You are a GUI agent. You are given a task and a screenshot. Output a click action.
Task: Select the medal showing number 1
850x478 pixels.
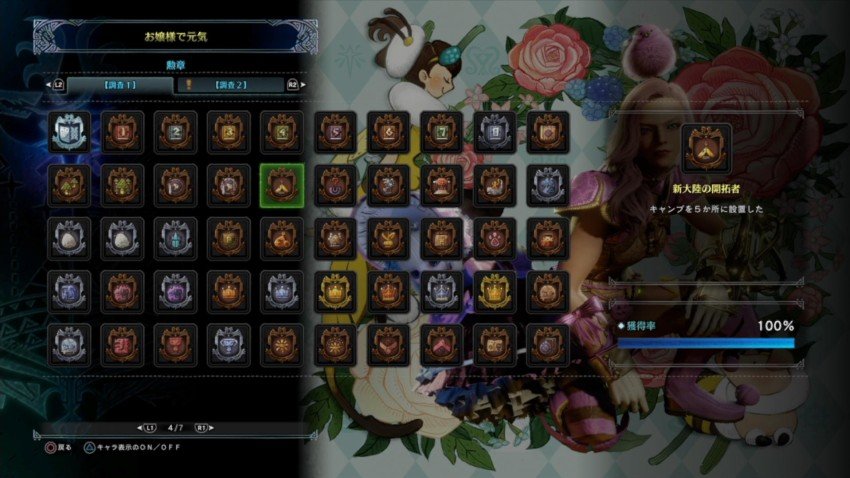click(x=122, y=131)
